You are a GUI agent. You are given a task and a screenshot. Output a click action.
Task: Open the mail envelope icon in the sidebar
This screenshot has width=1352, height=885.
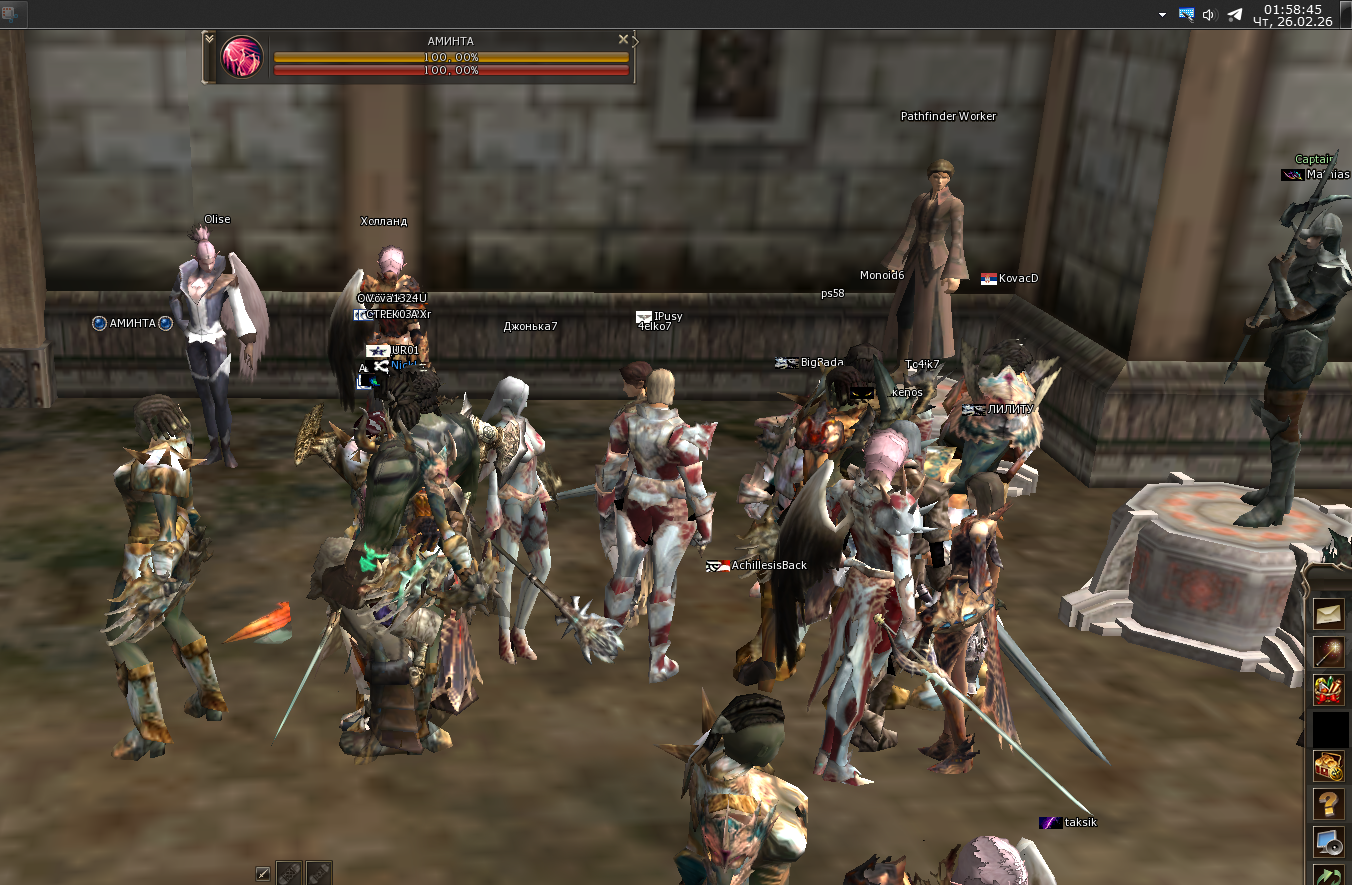(1329, 613)
